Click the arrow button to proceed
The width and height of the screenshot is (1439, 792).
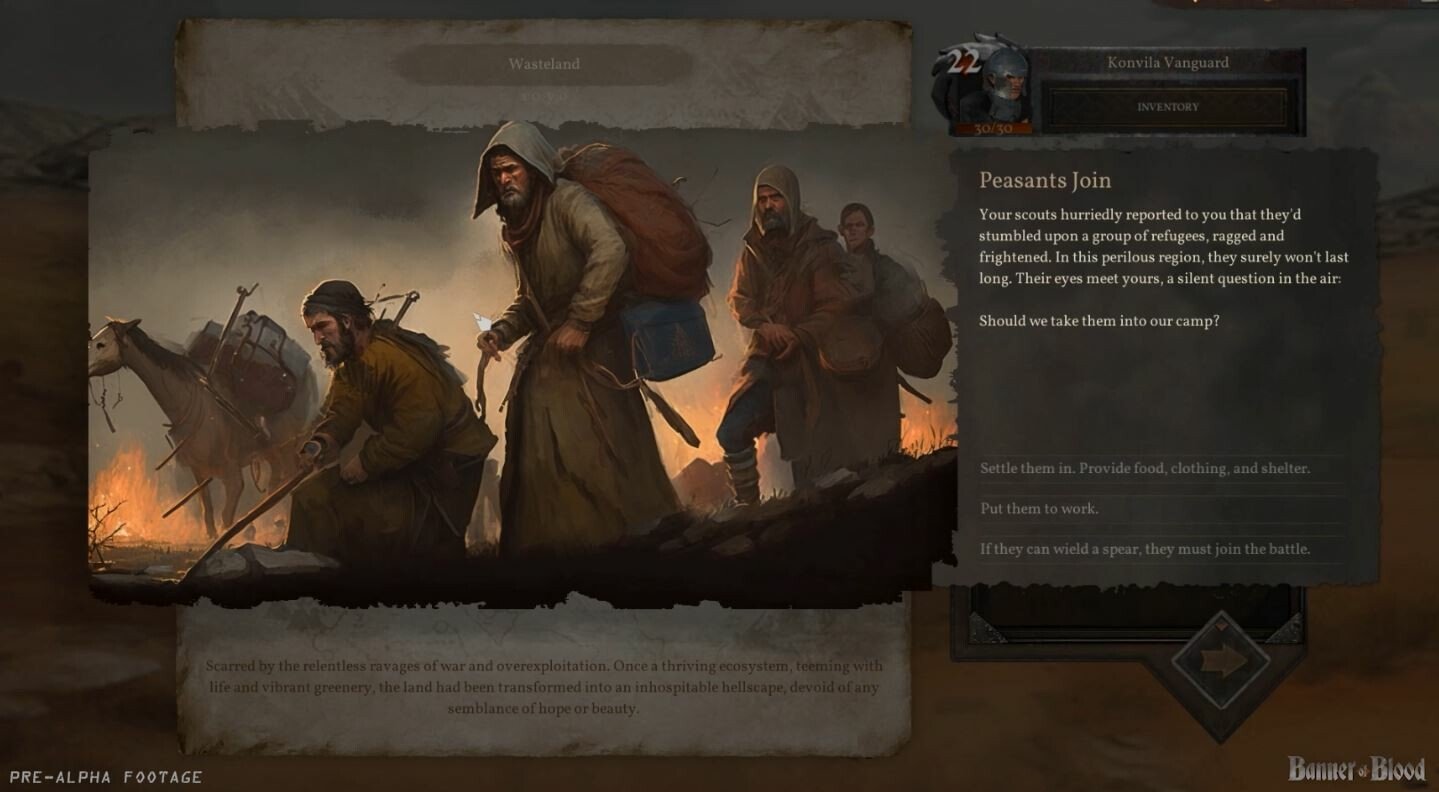(x=1222, y=661)
